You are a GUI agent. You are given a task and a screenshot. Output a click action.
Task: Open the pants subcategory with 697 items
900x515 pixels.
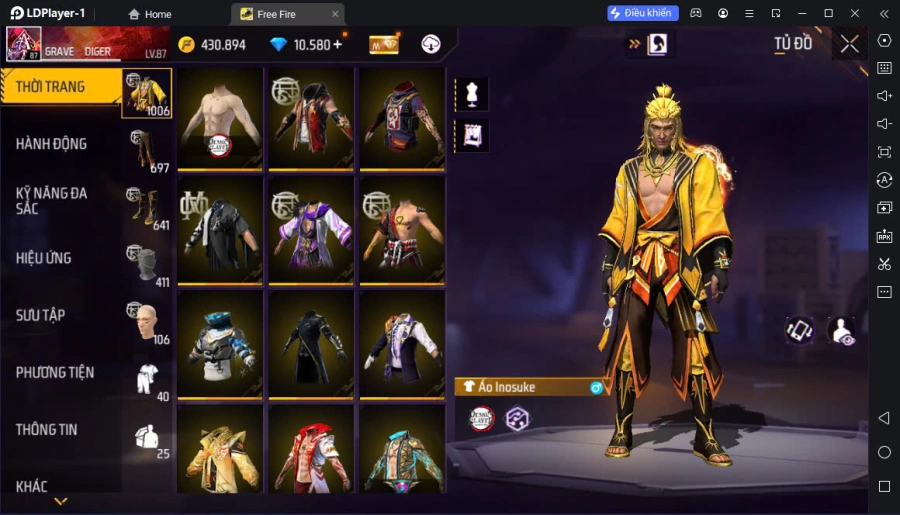click(147, 150)
